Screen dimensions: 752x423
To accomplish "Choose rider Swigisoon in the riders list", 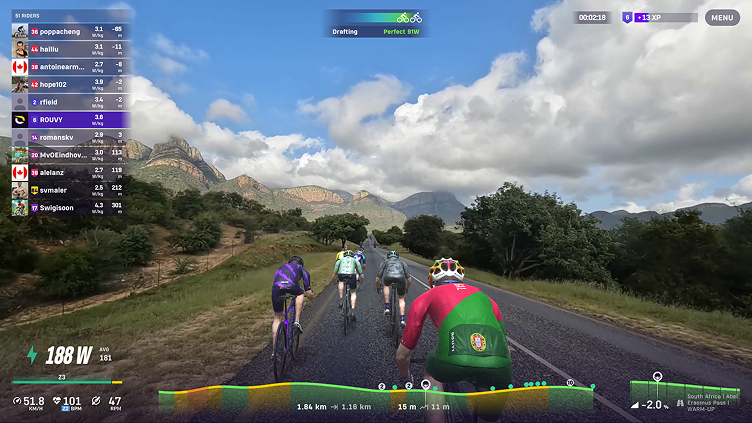I will tap(69, 208).
